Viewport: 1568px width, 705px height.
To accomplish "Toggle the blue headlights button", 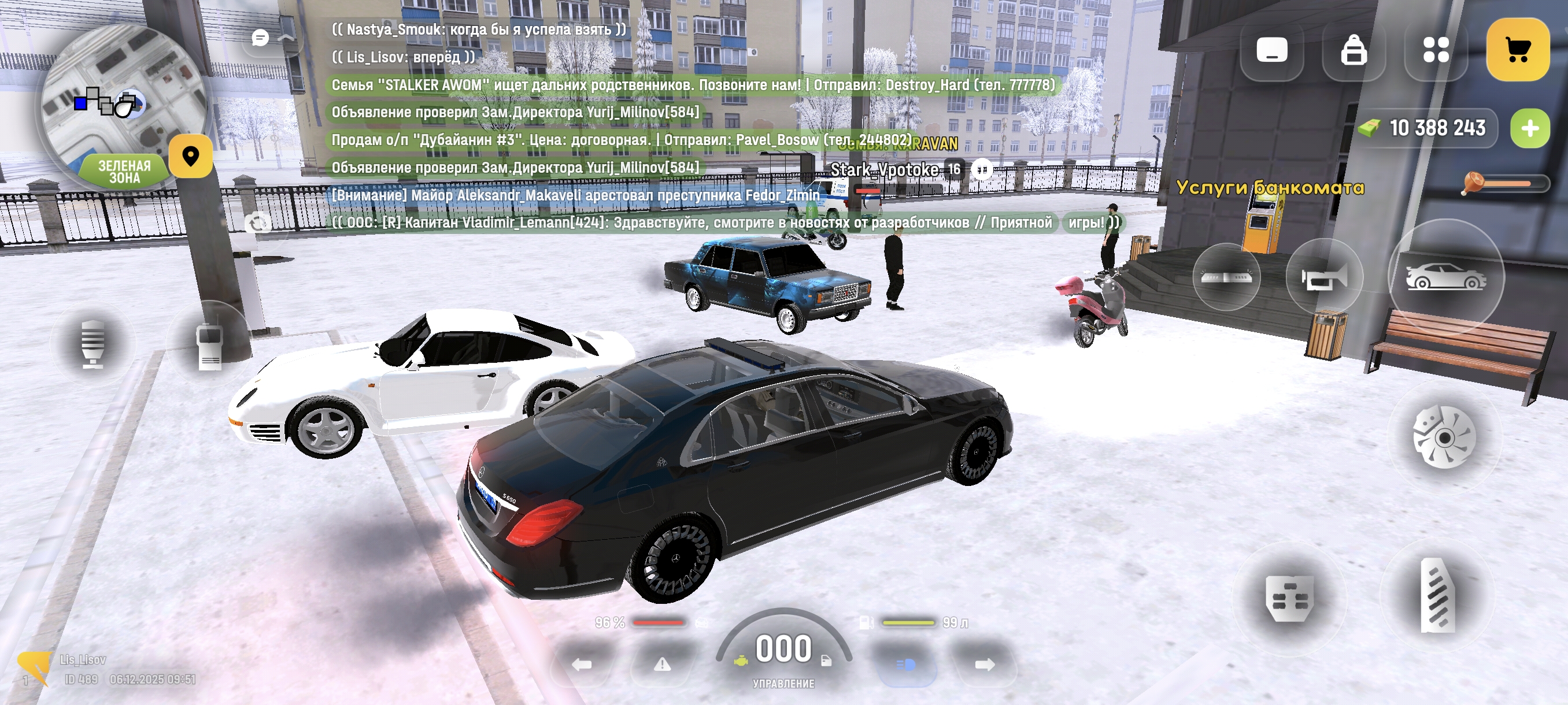I will point(906,664).
